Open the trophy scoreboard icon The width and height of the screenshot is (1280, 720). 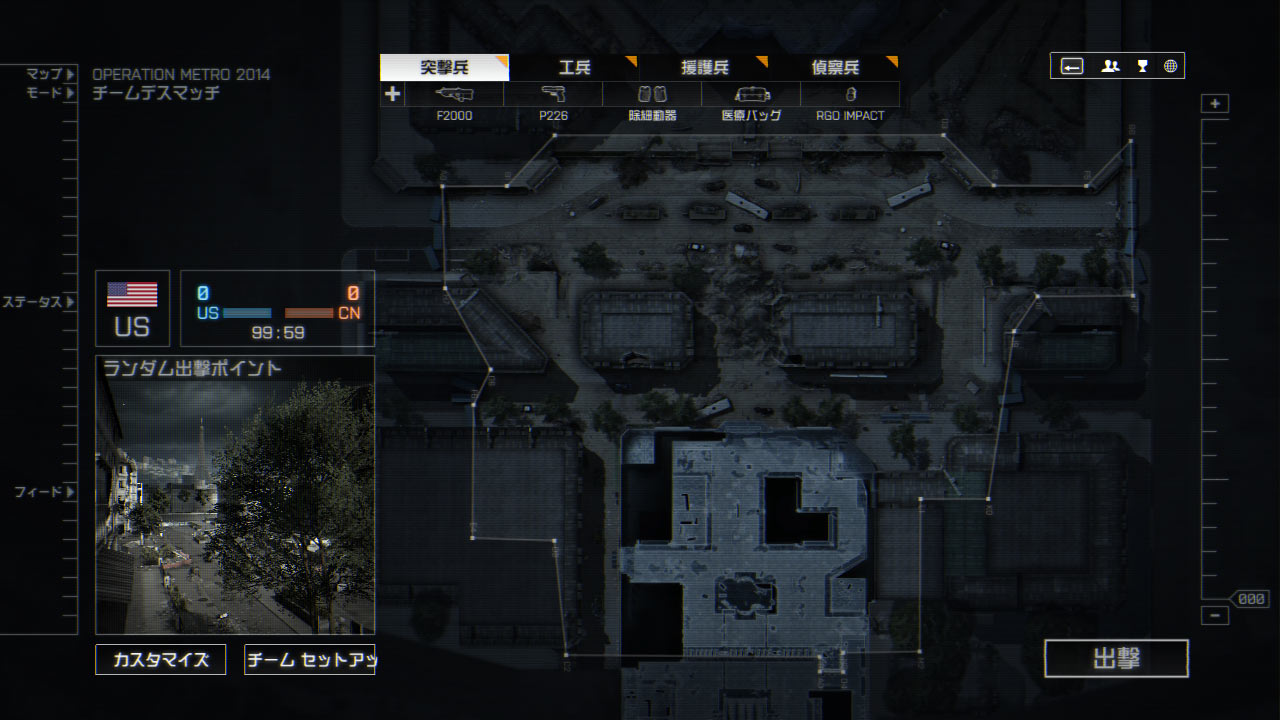pyautogui.click(x=1142, y=66)
